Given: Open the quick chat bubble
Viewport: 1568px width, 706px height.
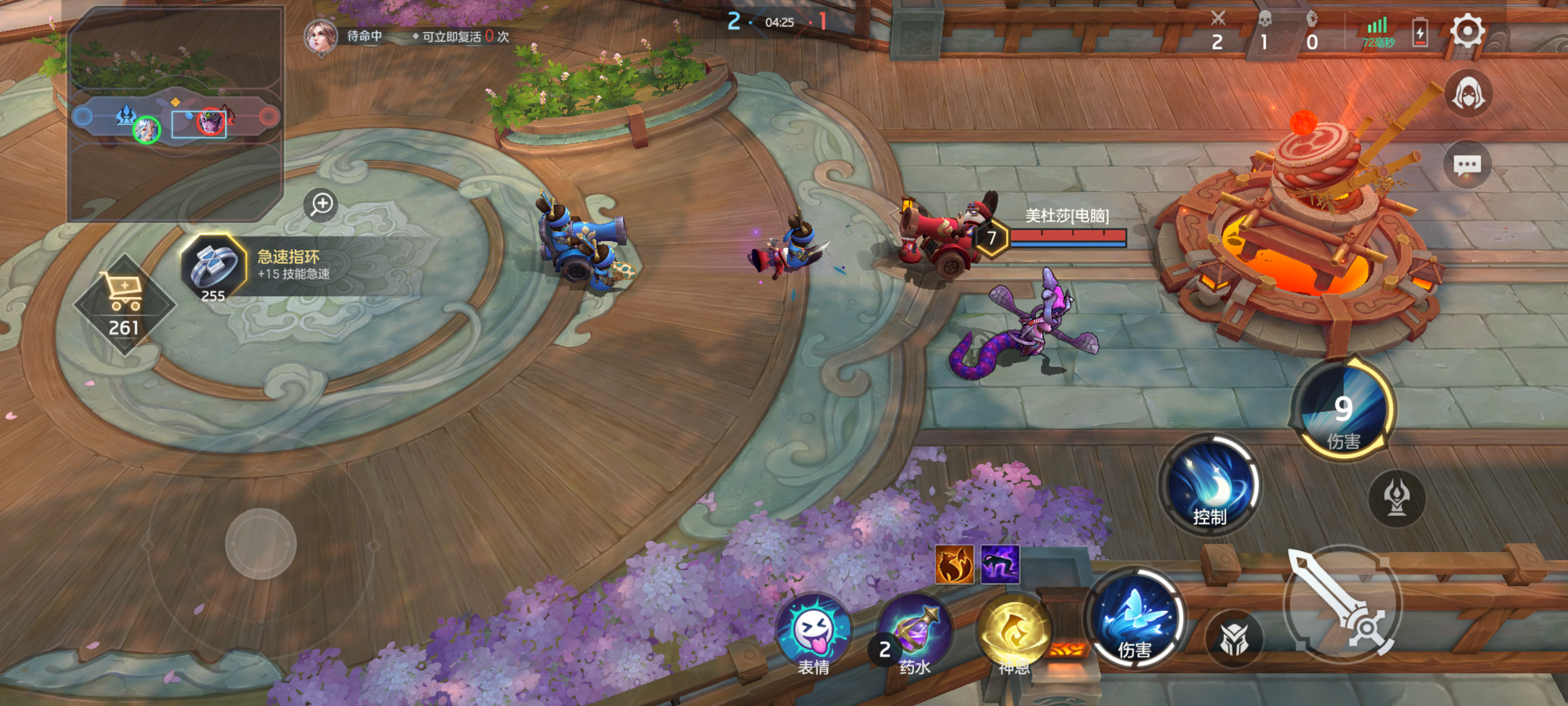Looking at the screenshot, I should (x=1467, y=164).
